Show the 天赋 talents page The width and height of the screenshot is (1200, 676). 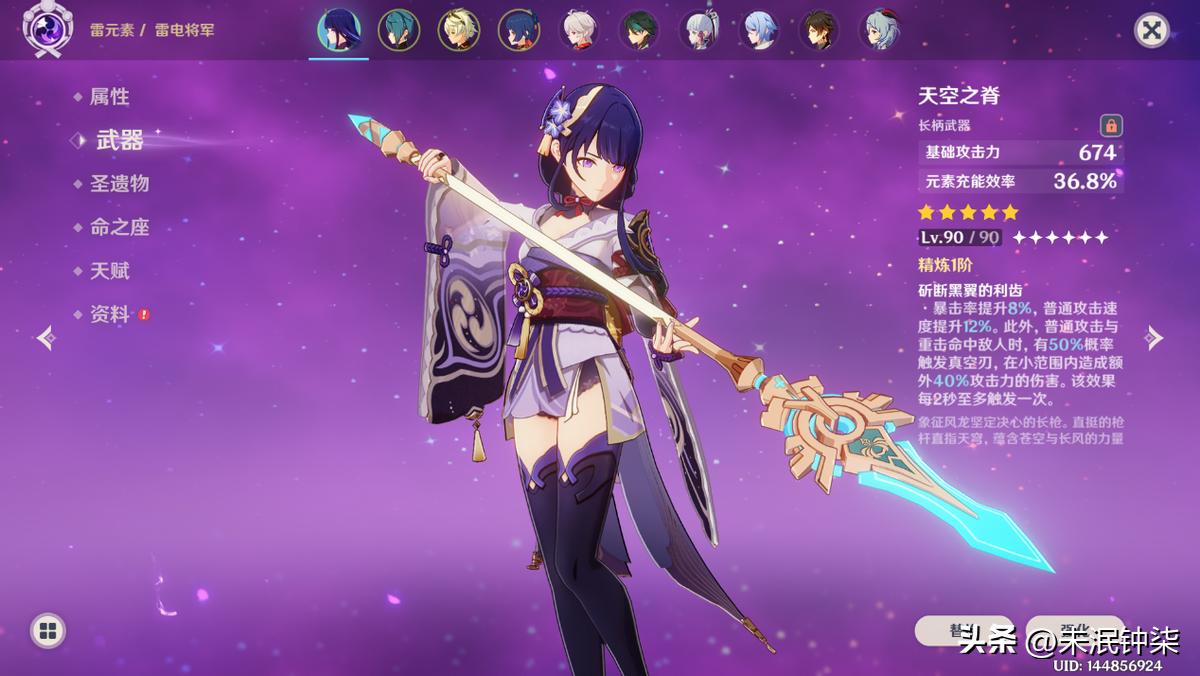109,271
